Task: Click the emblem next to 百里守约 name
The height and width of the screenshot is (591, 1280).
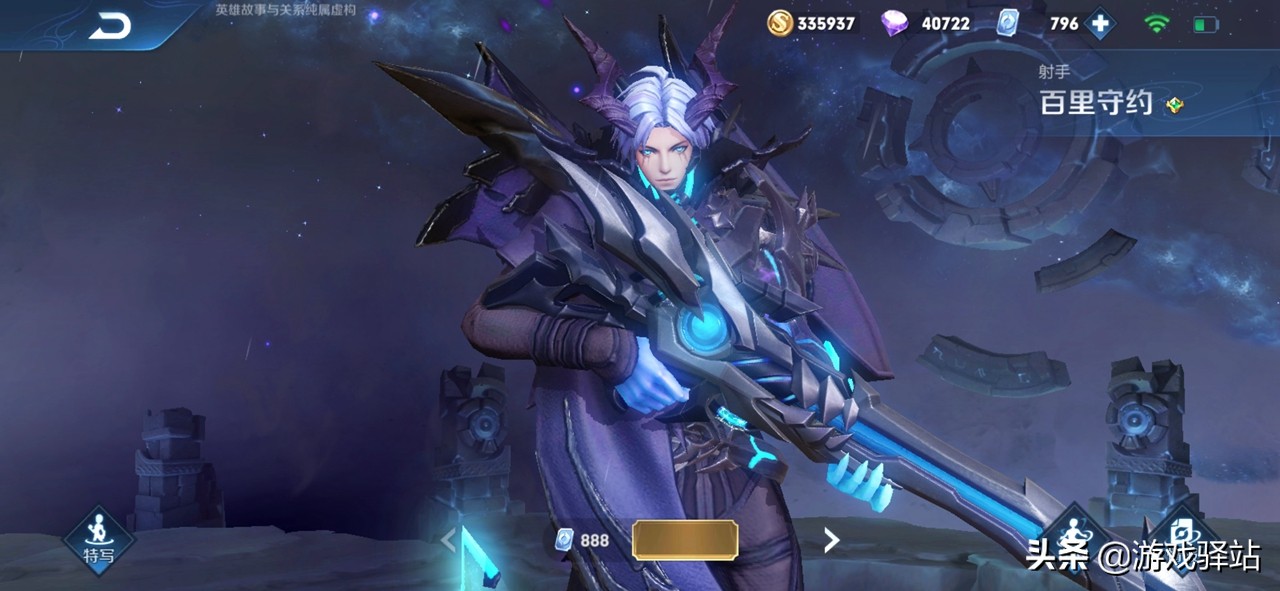Action: [1174, 104]
